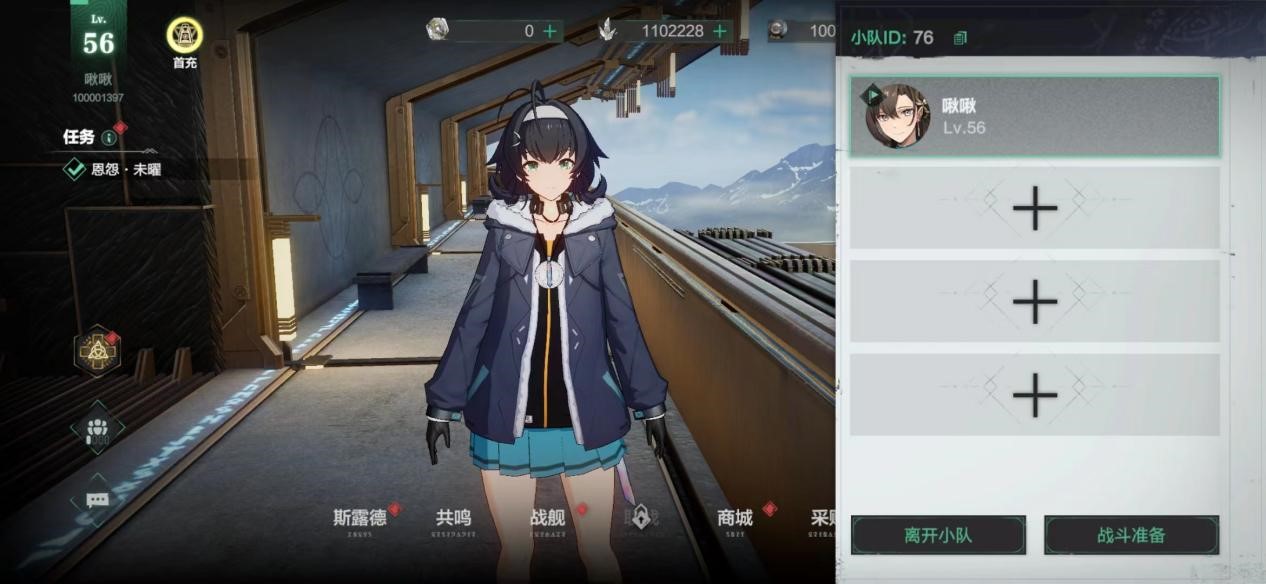Open the chat speech-bubble icon
1266x584 pixels.
pos(98,499)
